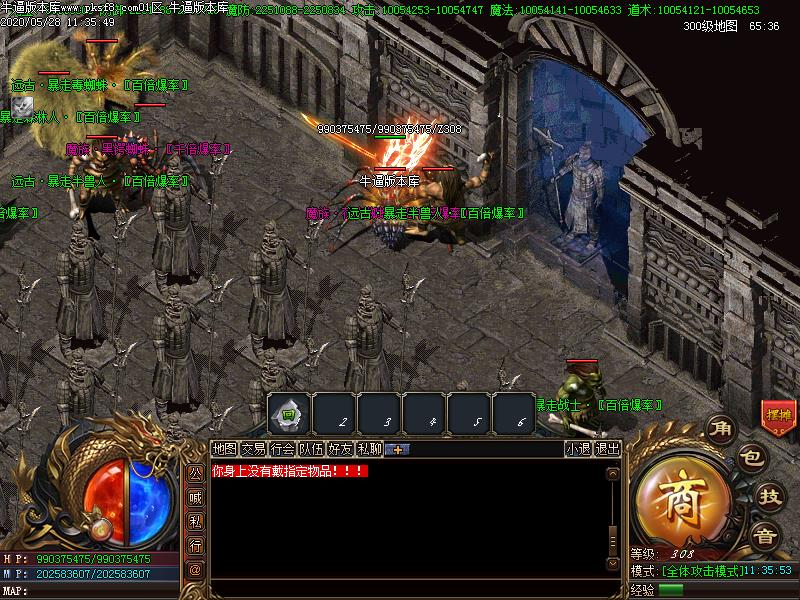Open the red 摆摊 stall button

click(x=778, y=414)
